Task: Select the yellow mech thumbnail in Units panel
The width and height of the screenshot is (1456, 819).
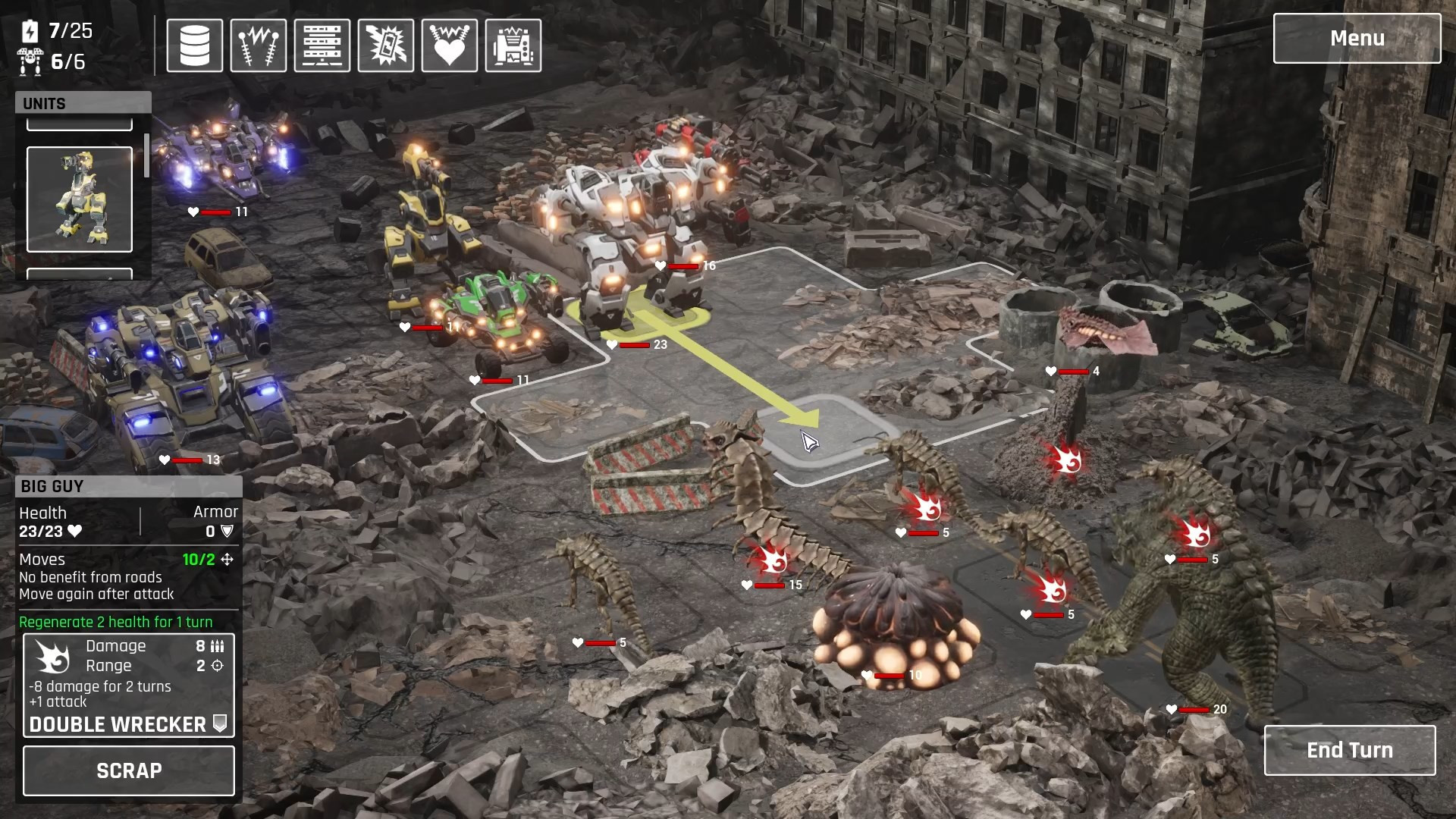Action: coord(79,199)
